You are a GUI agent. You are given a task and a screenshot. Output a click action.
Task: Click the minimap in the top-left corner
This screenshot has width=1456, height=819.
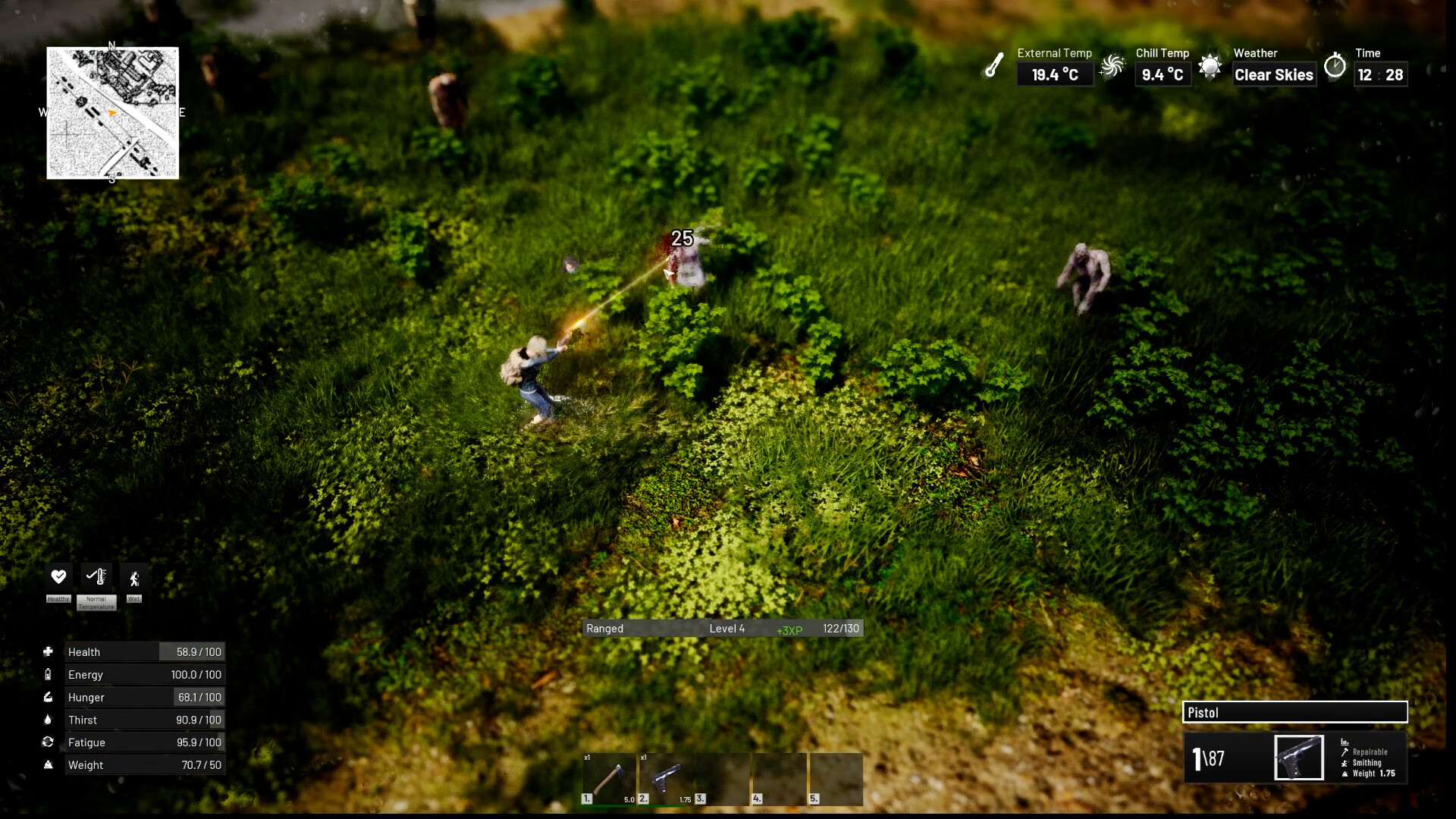(112, 114)
